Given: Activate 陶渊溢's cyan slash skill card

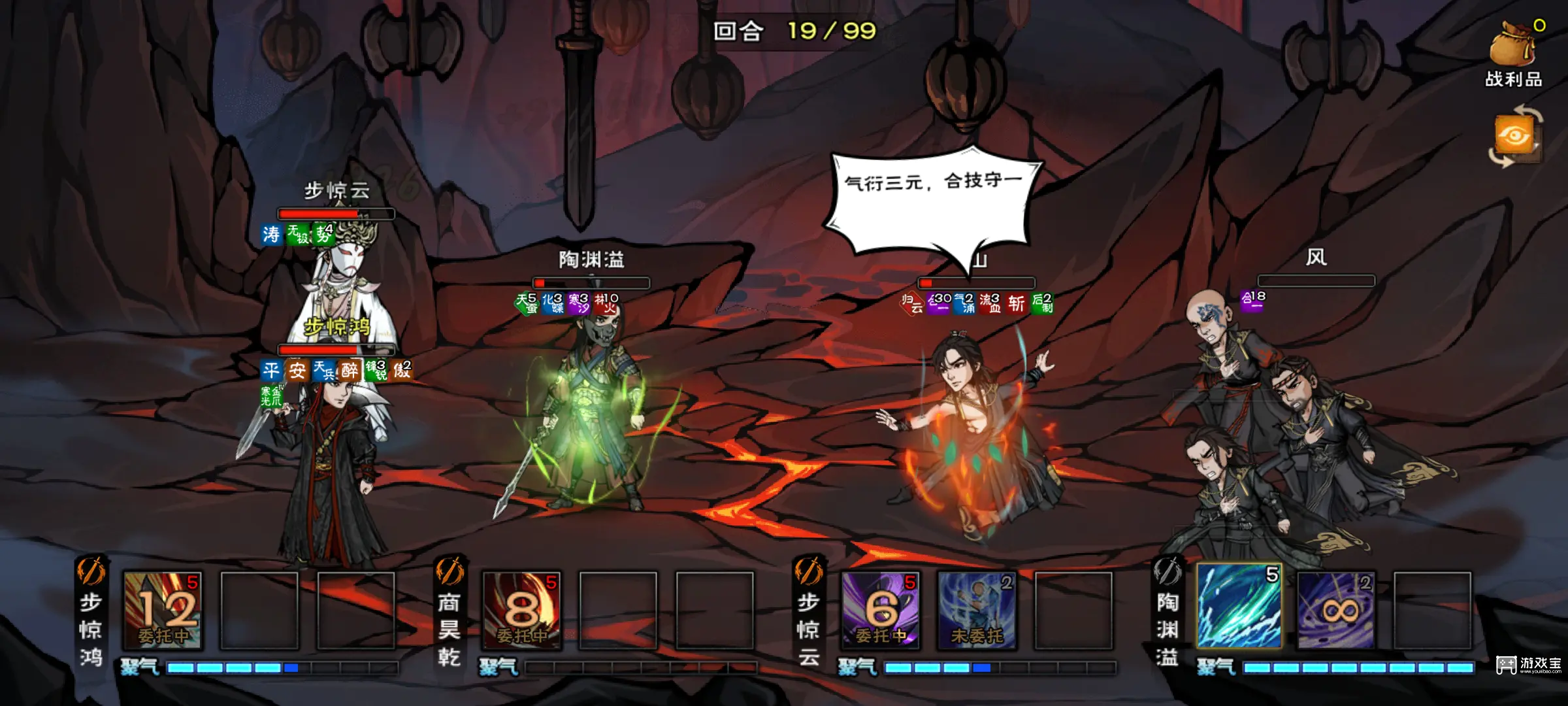Looking at the screenshot, I should click(x=1239, y=607).
